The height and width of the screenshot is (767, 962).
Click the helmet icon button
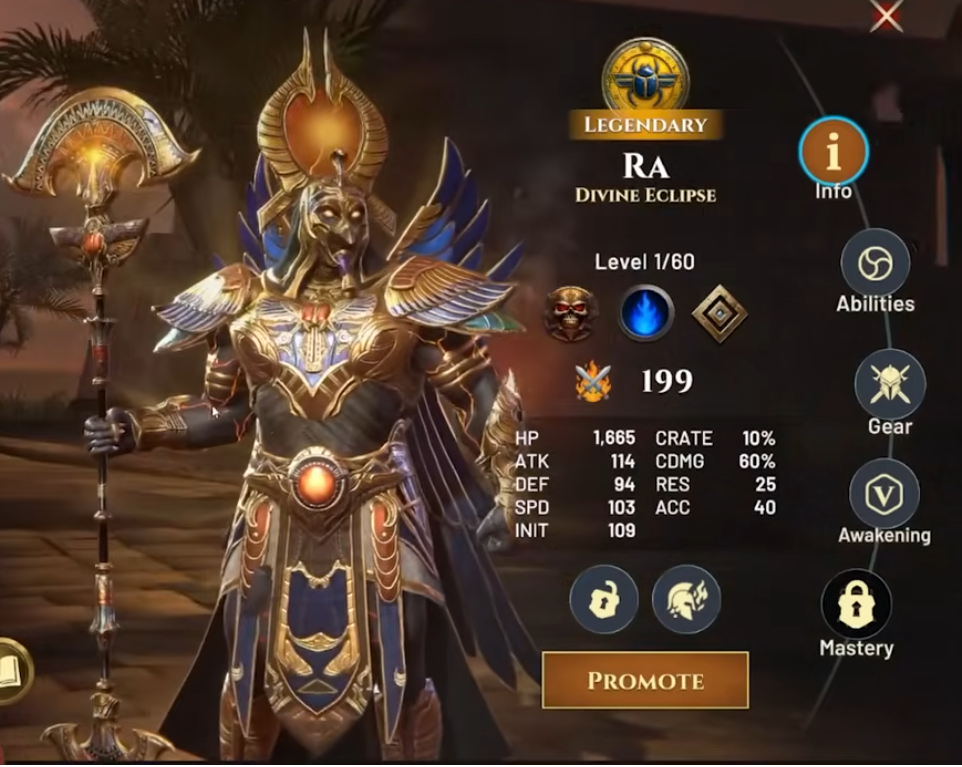coord(686,600)
